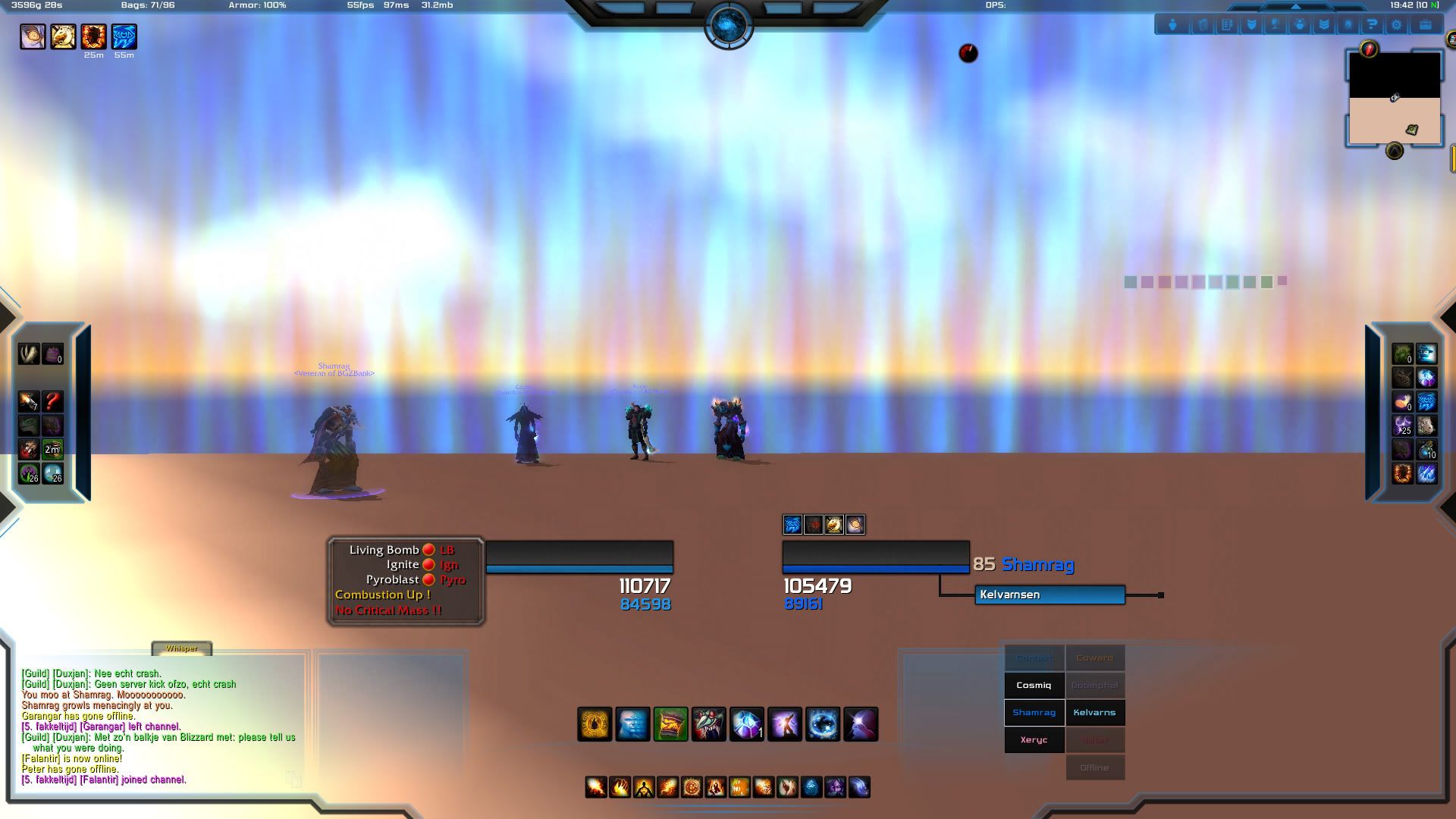Viewport: 1456px width, 819px height.
Task: Open the game options gear icon
Action: (x=1397, y=24)
